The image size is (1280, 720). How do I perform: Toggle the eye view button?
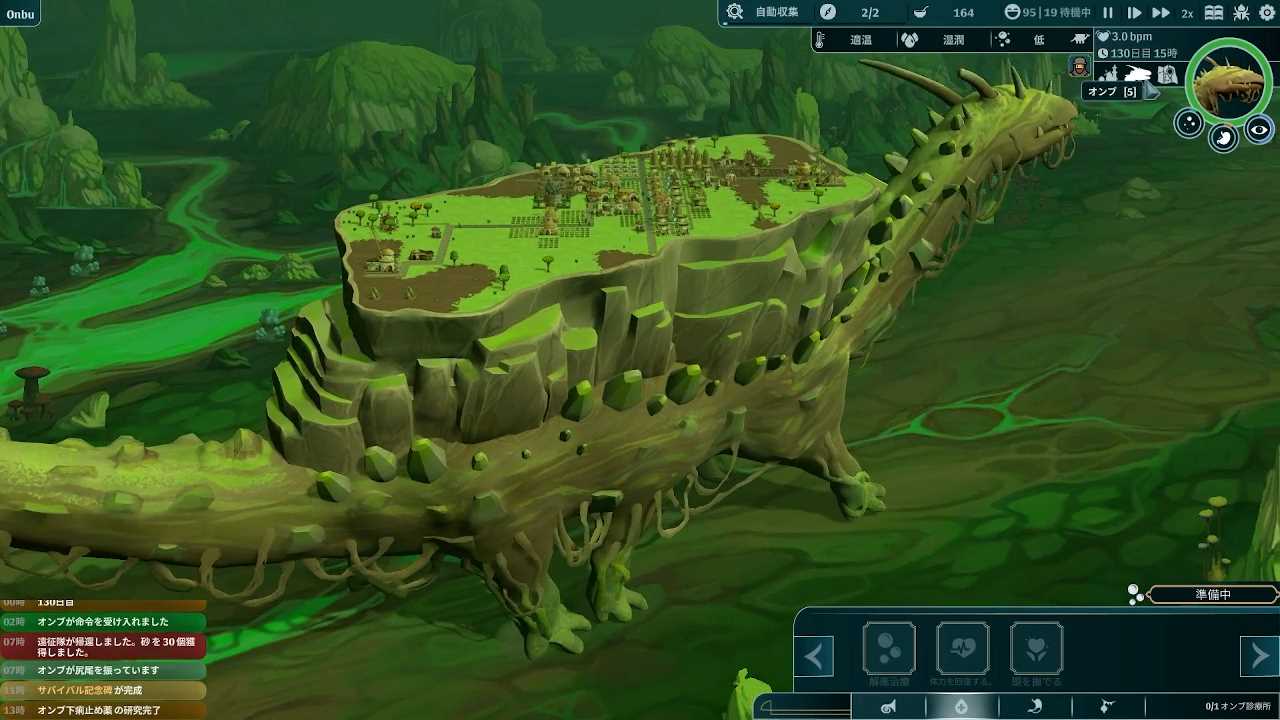pyautogui.click(x=1260, y=129)
